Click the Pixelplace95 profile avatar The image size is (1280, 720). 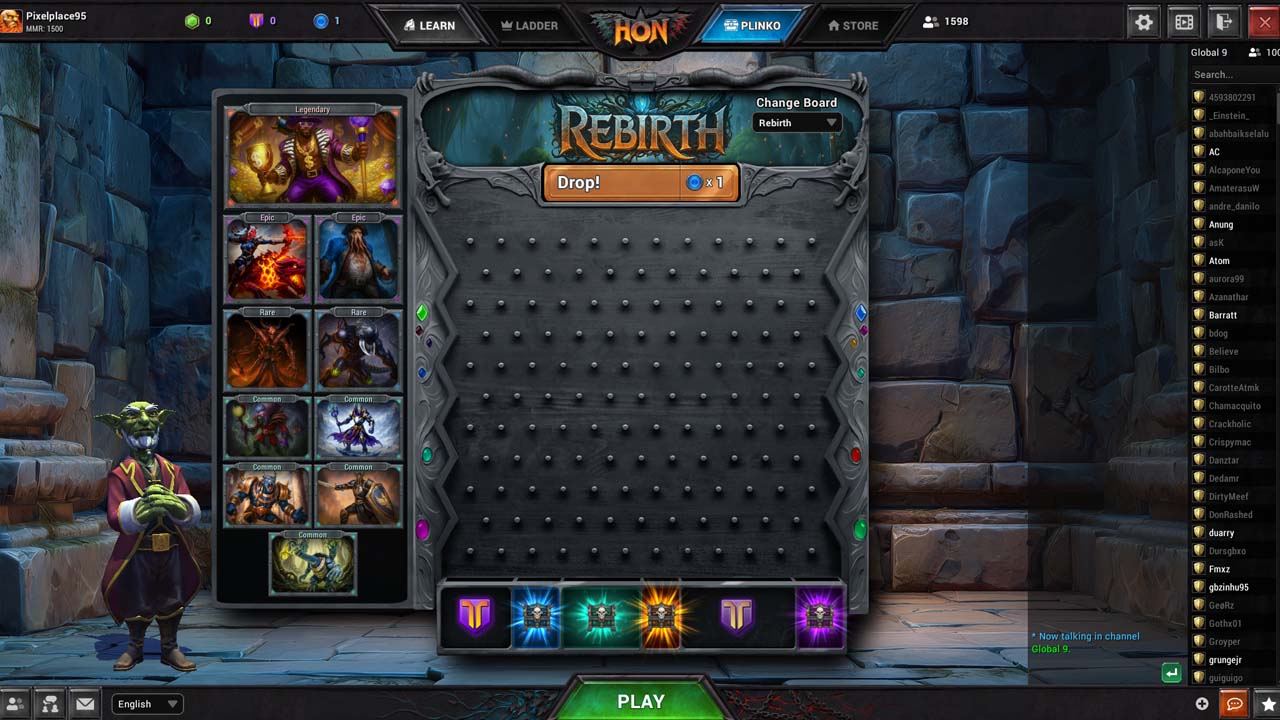pos(11,20)
